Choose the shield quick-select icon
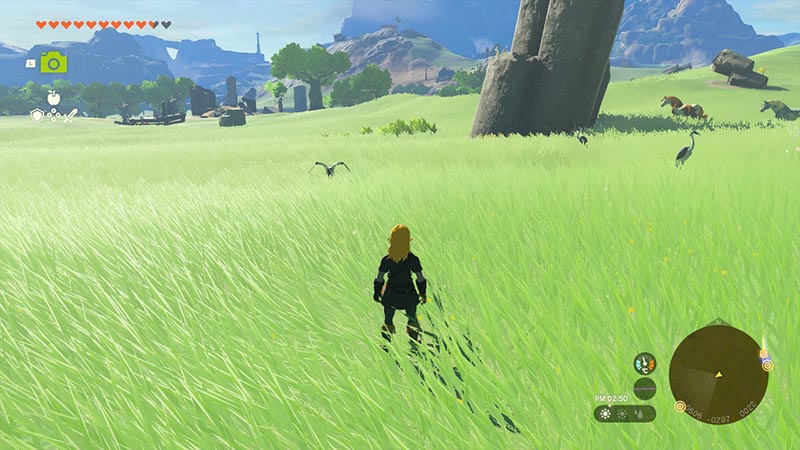Screen dimensions: 800x450 click(x=36, y=116)
